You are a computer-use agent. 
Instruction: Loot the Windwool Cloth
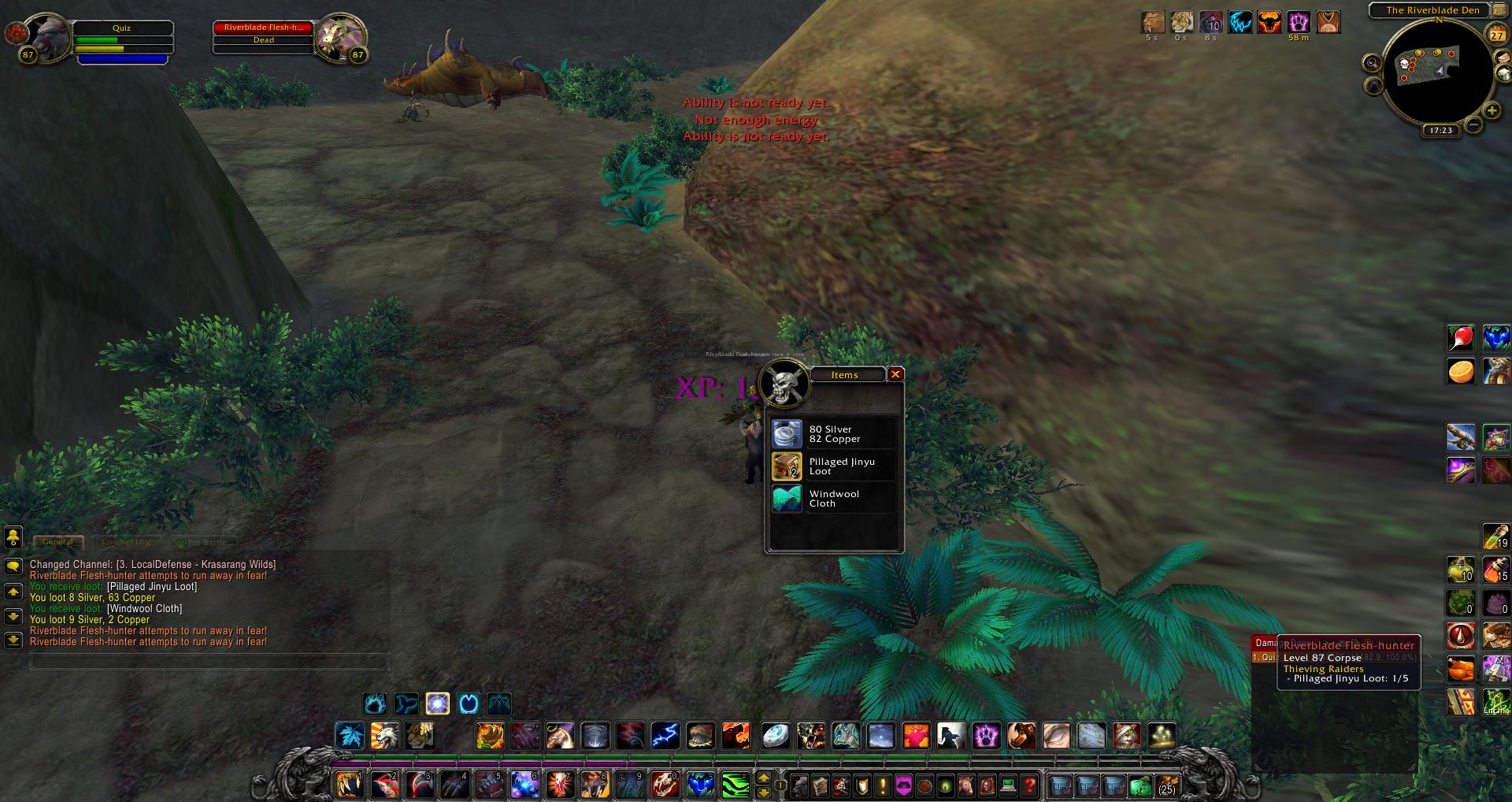coord(787,499)
